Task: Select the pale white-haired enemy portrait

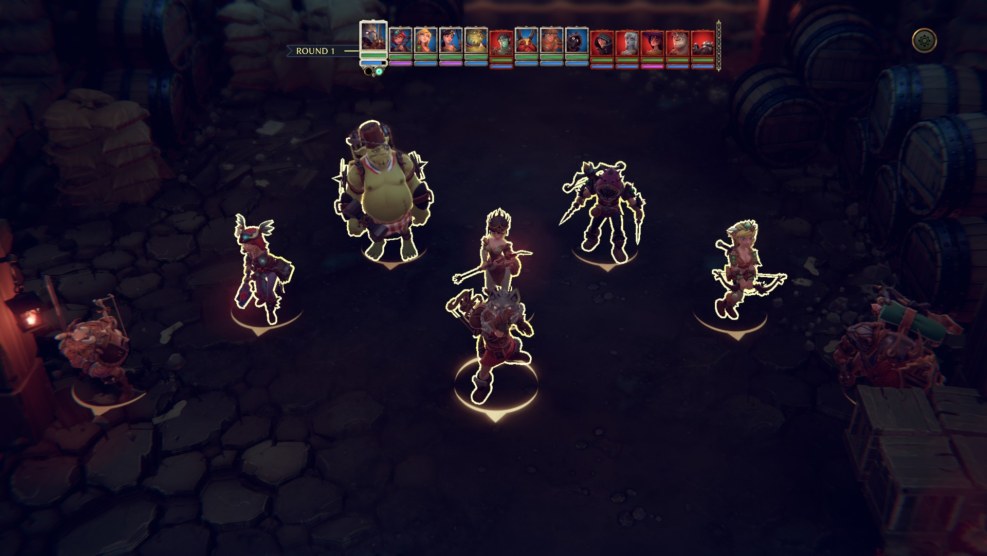Action: pos(627,43)
